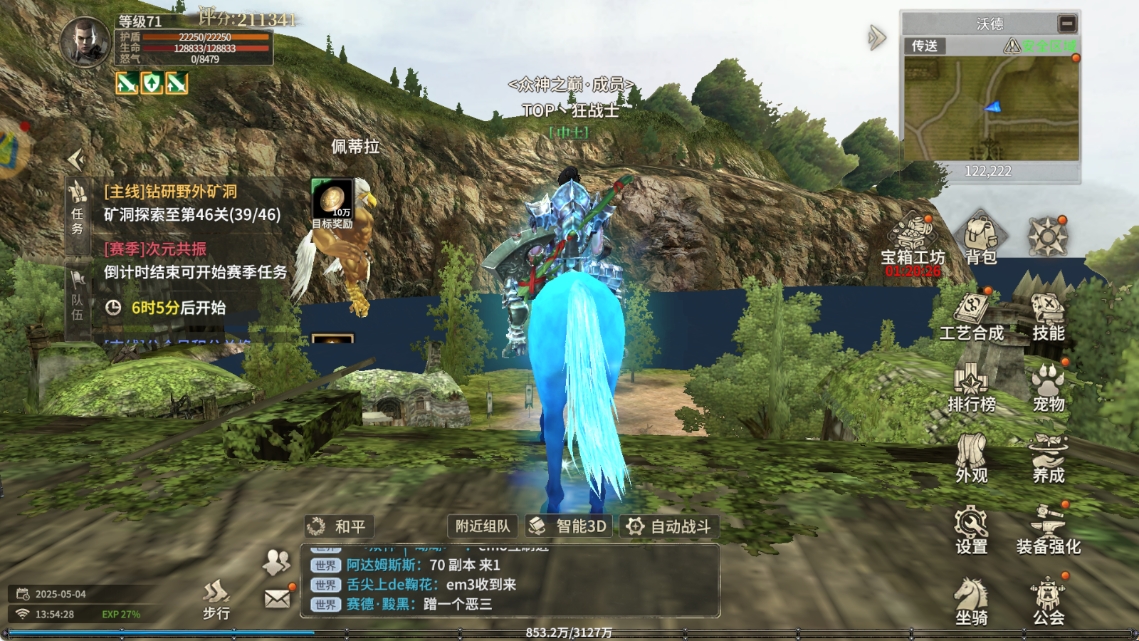Open 附近组队 nearby team finder
The height and width of the screenshot is (641, 1139).
tap(482, 526)
